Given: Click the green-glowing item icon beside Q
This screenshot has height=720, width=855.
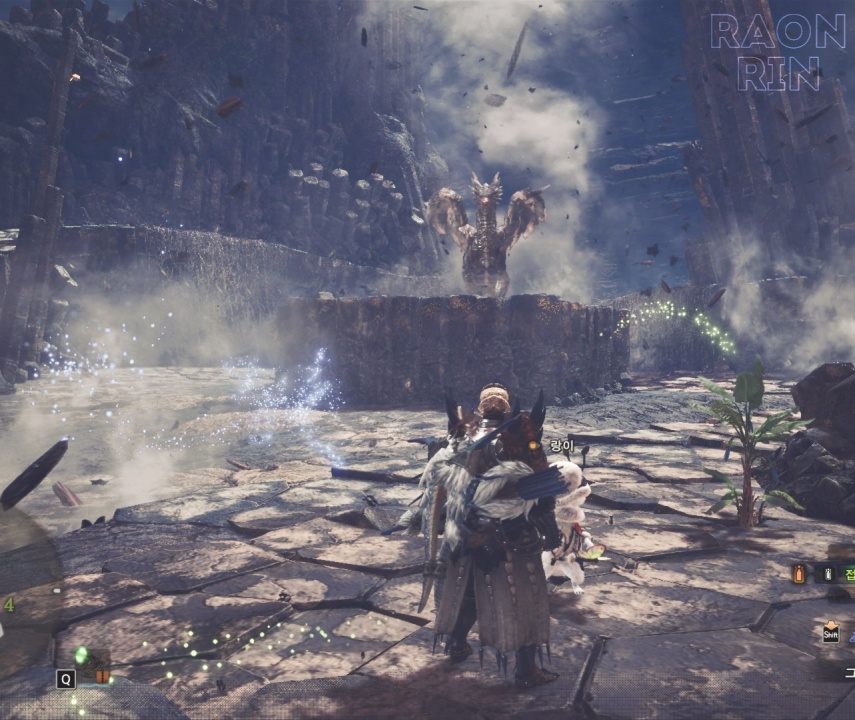Looking at the screenshot, I should click(x=84, y=657).
